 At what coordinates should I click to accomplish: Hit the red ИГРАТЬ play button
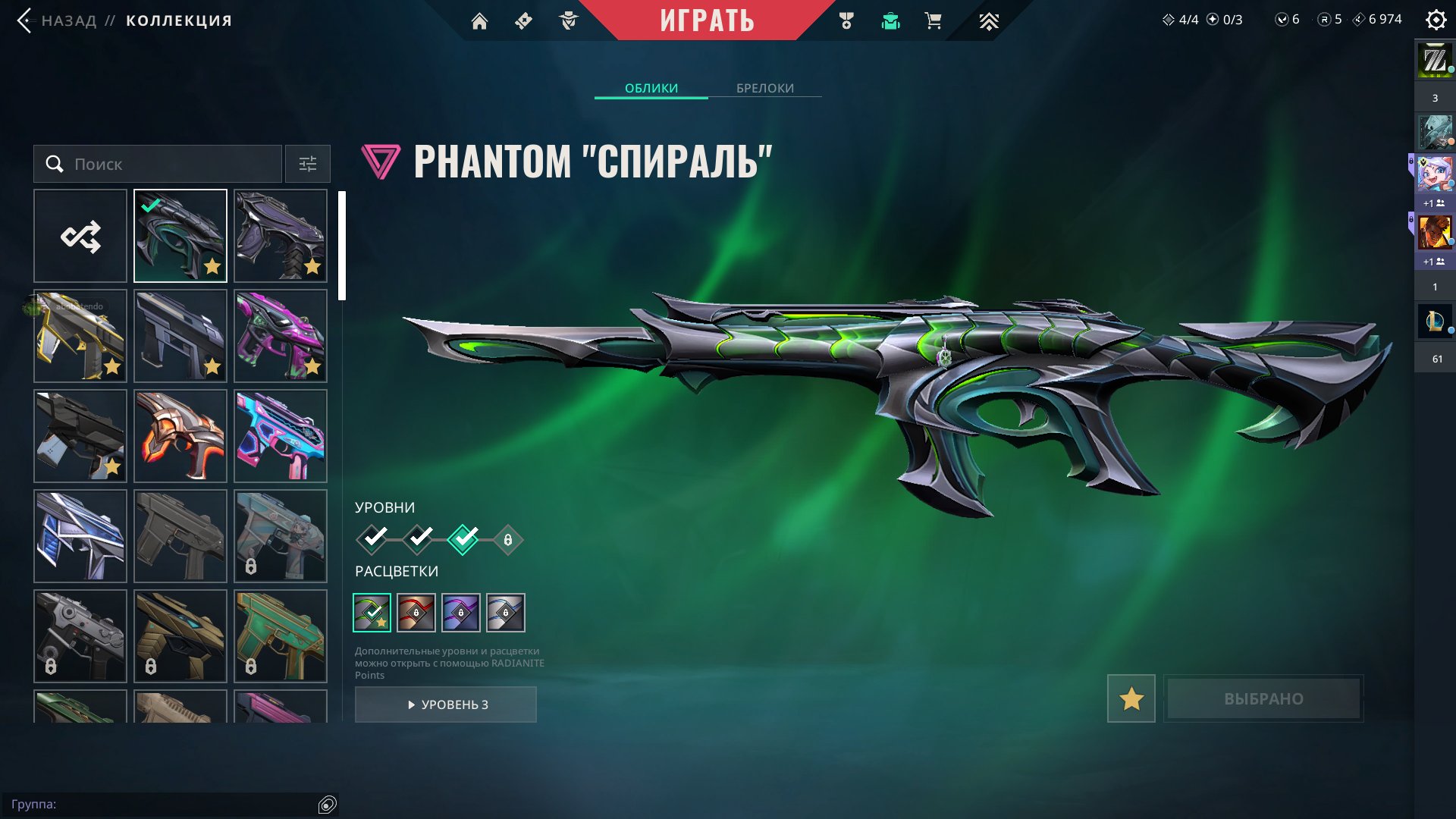707,20
